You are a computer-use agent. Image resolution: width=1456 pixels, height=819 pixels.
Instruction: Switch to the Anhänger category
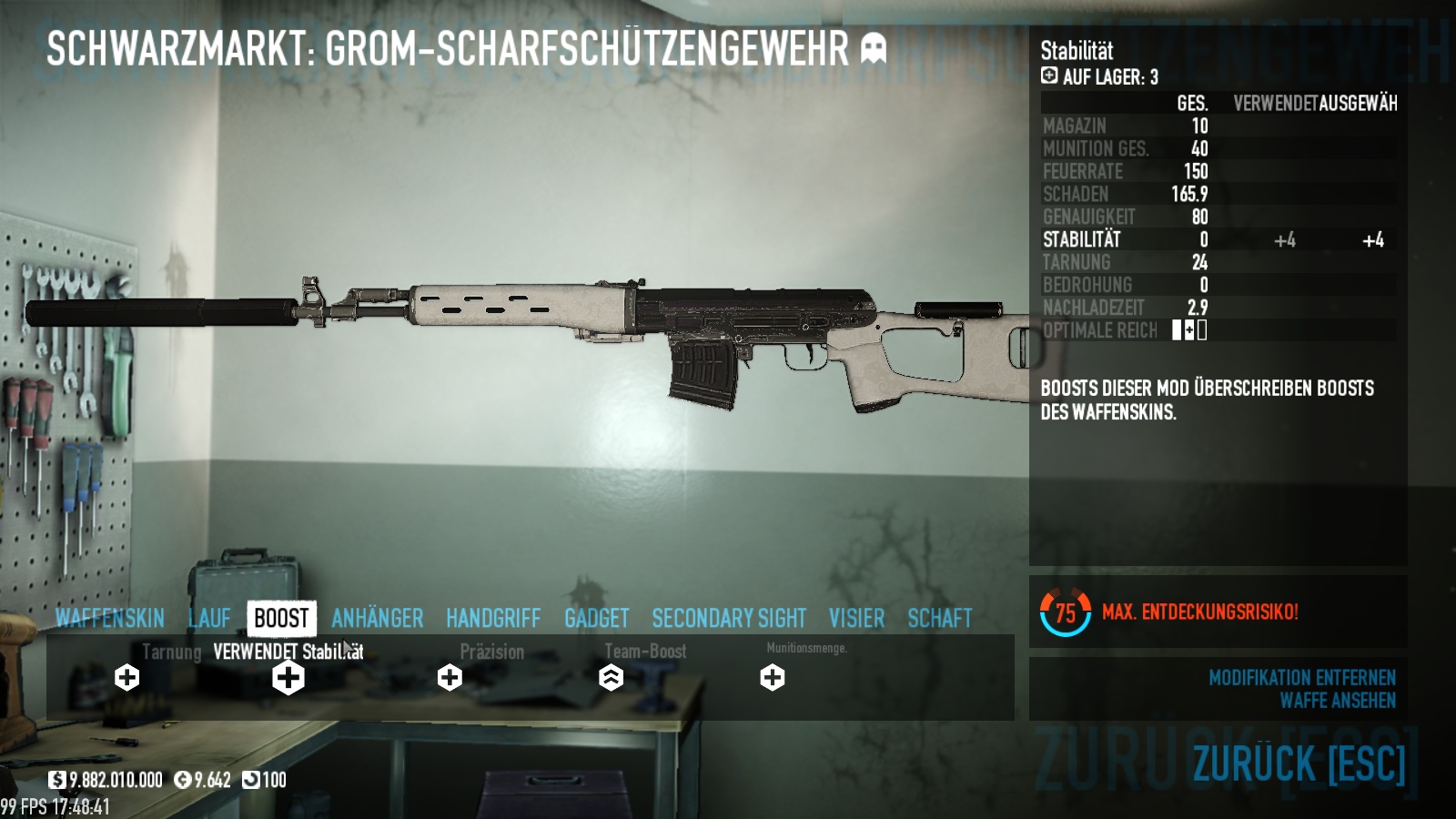(x=377, y=619)
